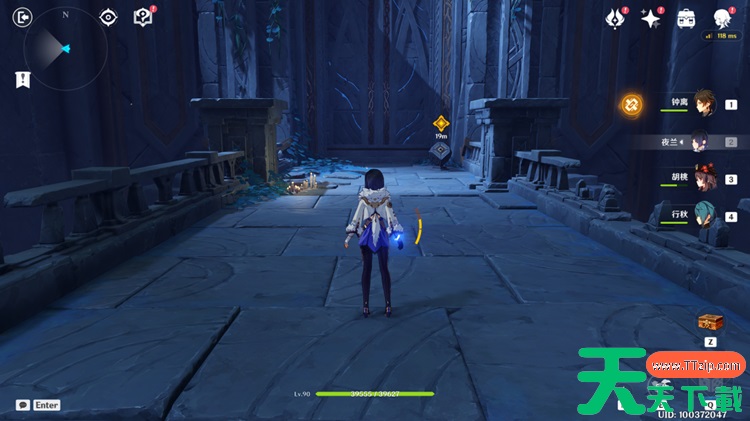Screen dimensions: 750x421
Task: Open the backpack inventory
Action: point(686,18)
